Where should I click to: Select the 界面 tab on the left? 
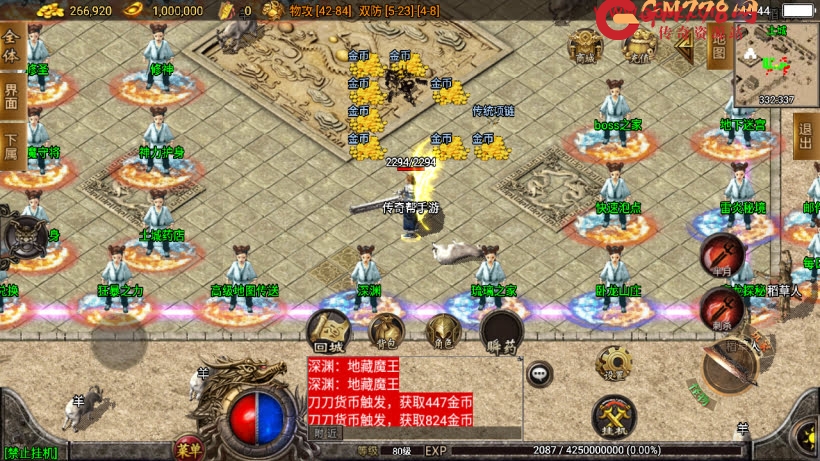point(11,96)
